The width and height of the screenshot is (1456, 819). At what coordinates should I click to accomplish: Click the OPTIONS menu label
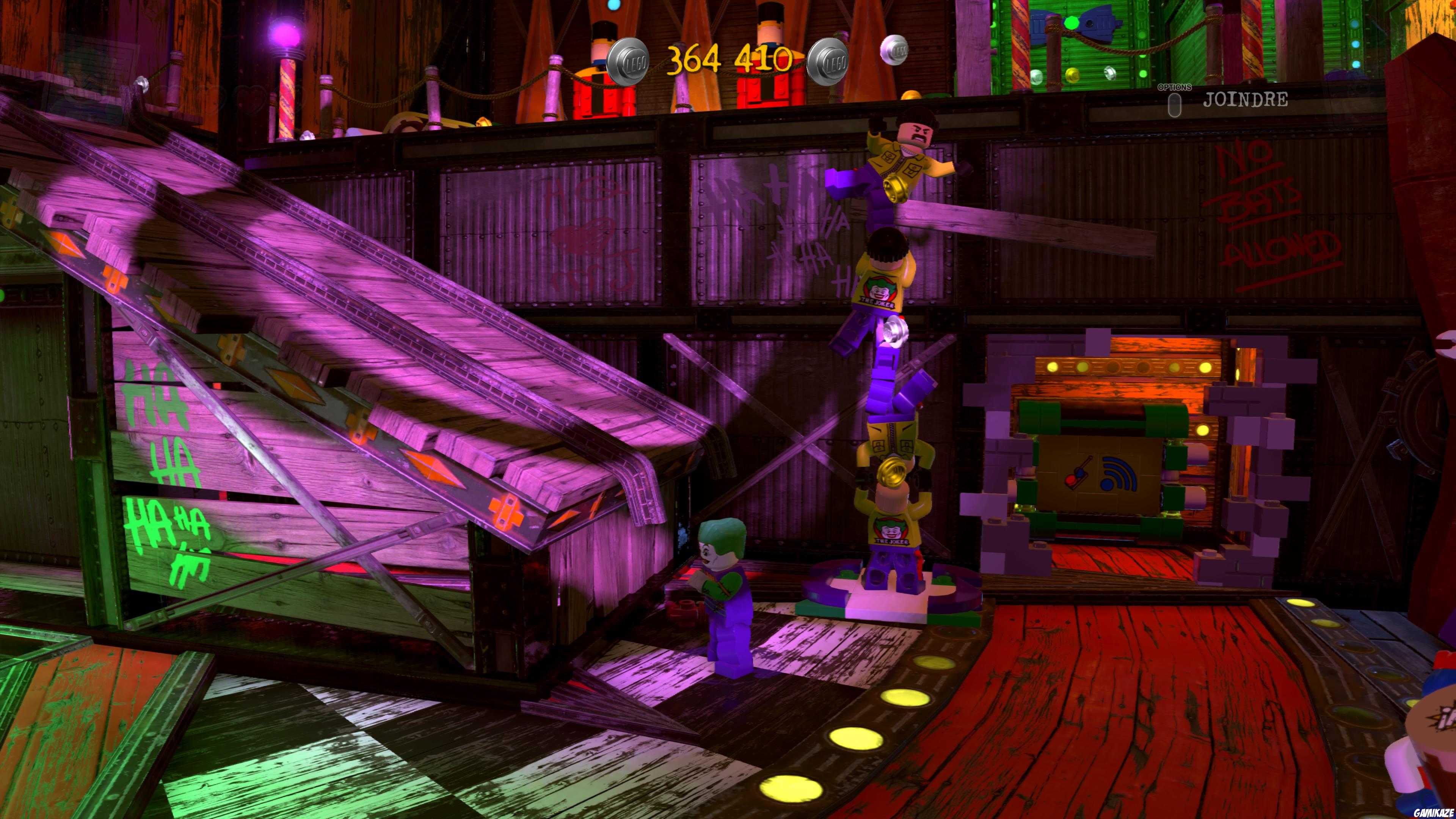pyautogui.click(x=1175, y=88)
